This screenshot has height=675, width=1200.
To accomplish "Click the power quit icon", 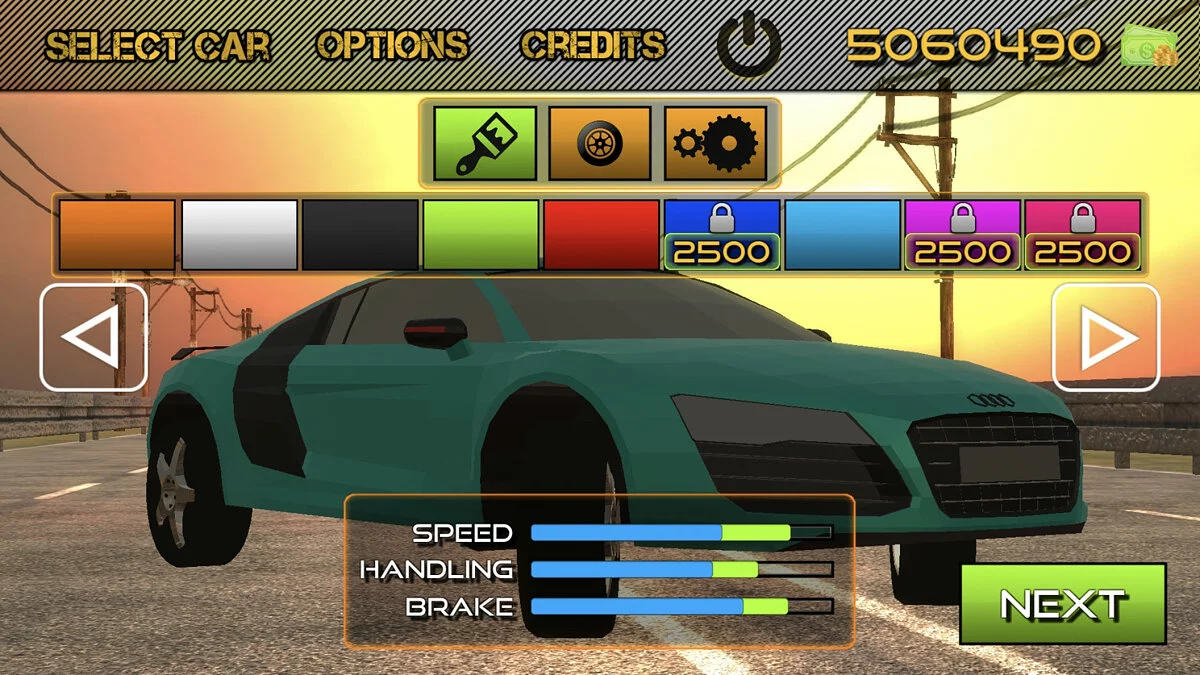I will tap(748, 46).
